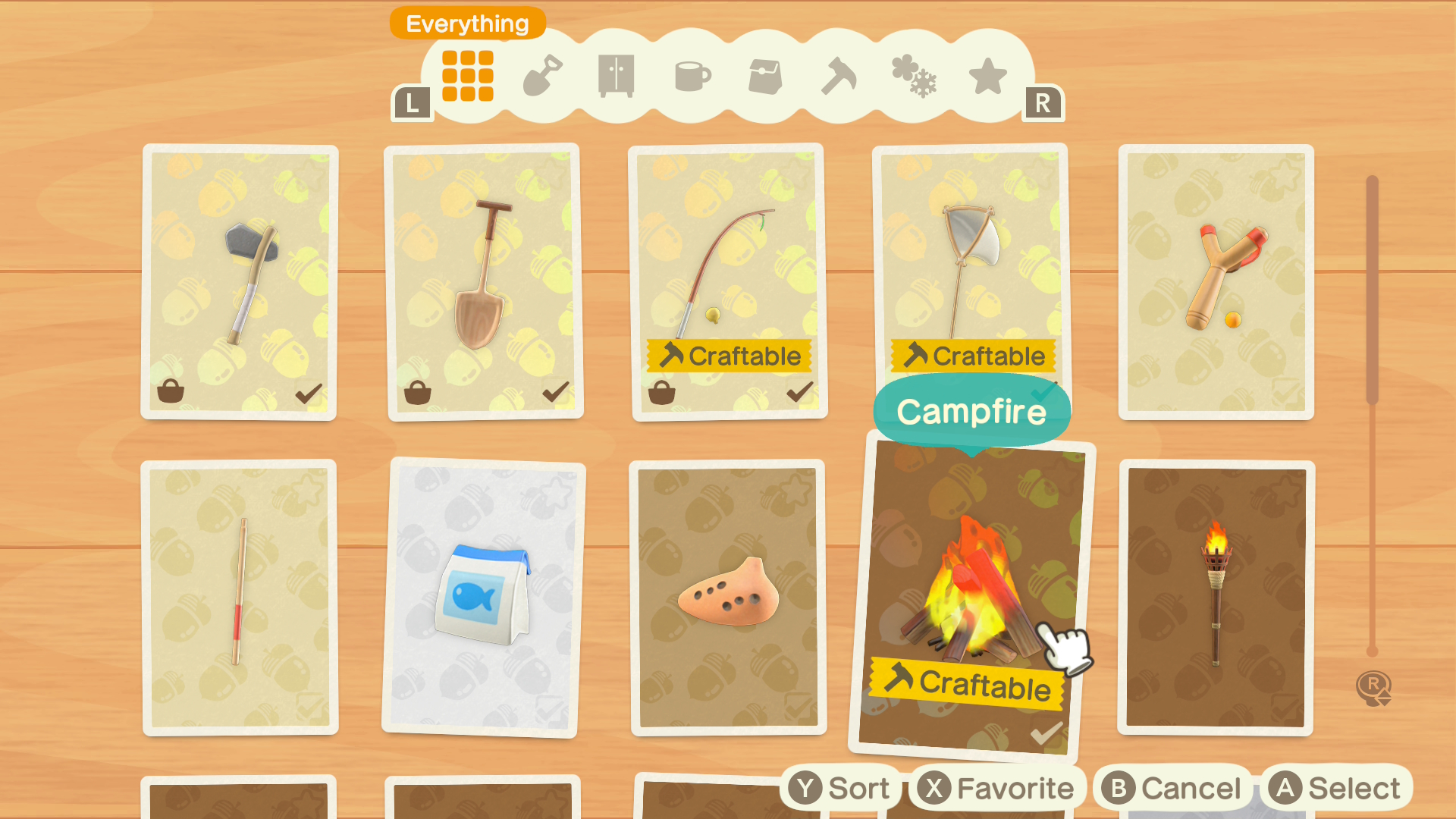Pick the fish bait bag recipe

tap(482, 597)
